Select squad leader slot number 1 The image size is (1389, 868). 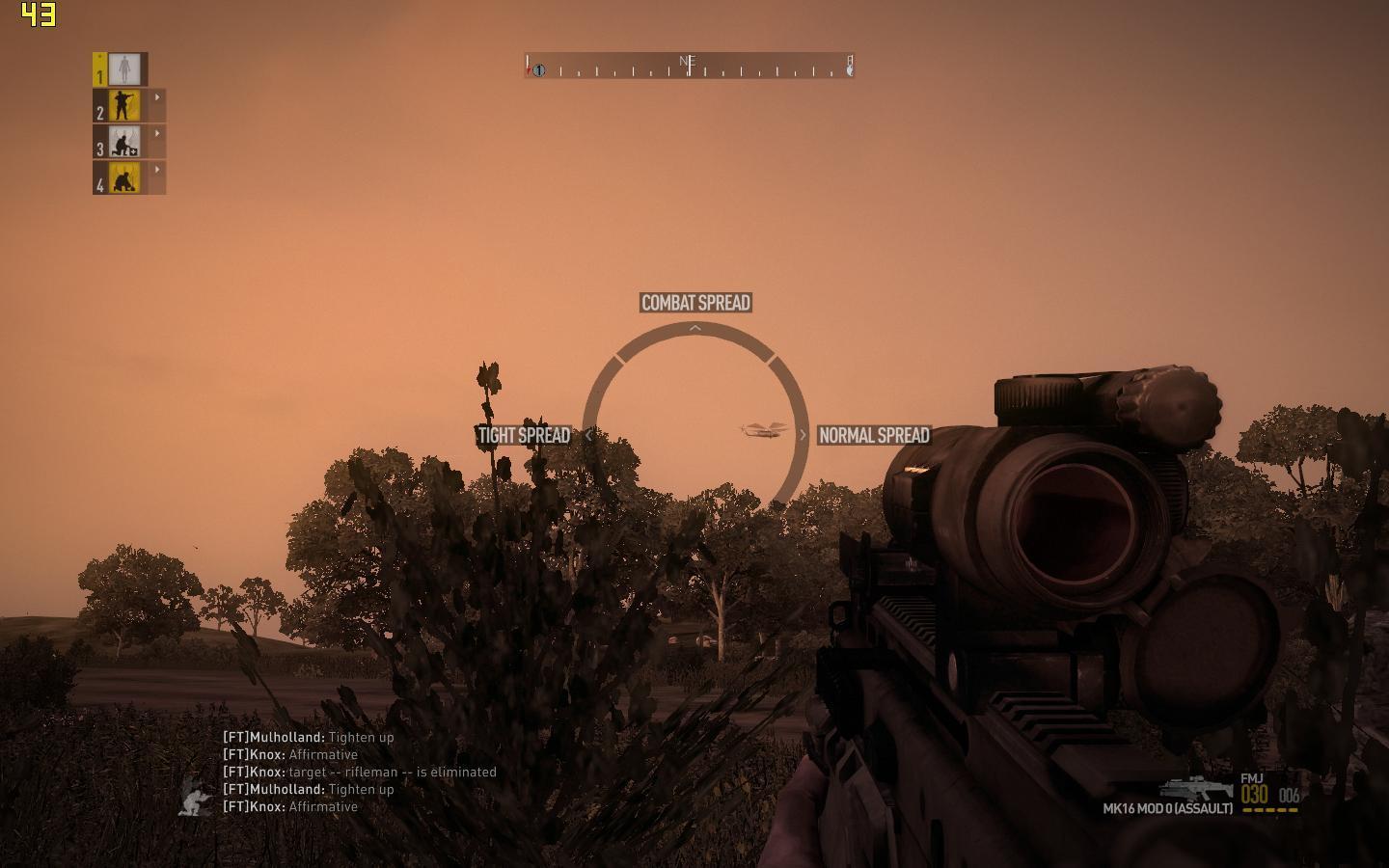[x=123, y=69]
